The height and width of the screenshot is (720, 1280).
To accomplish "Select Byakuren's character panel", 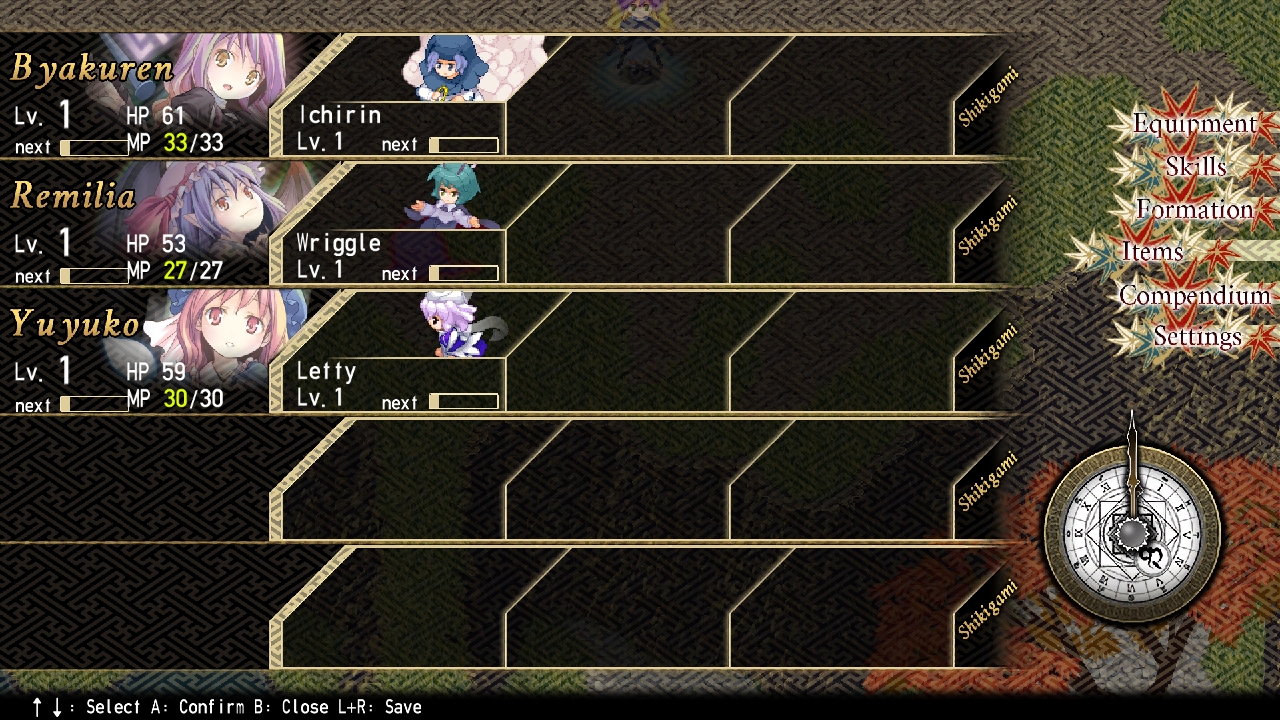I will click(135, 97).
